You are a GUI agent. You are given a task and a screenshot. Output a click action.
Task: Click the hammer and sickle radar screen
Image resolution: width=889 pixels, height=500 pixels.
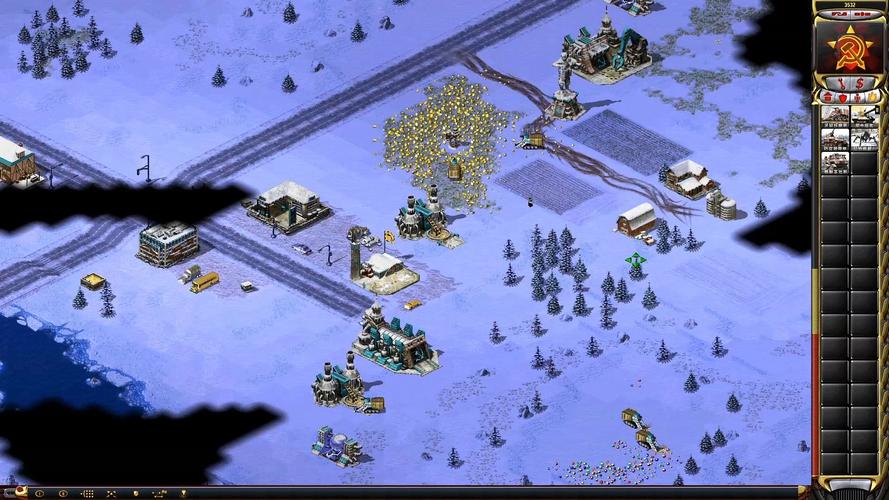pos(848,45)
